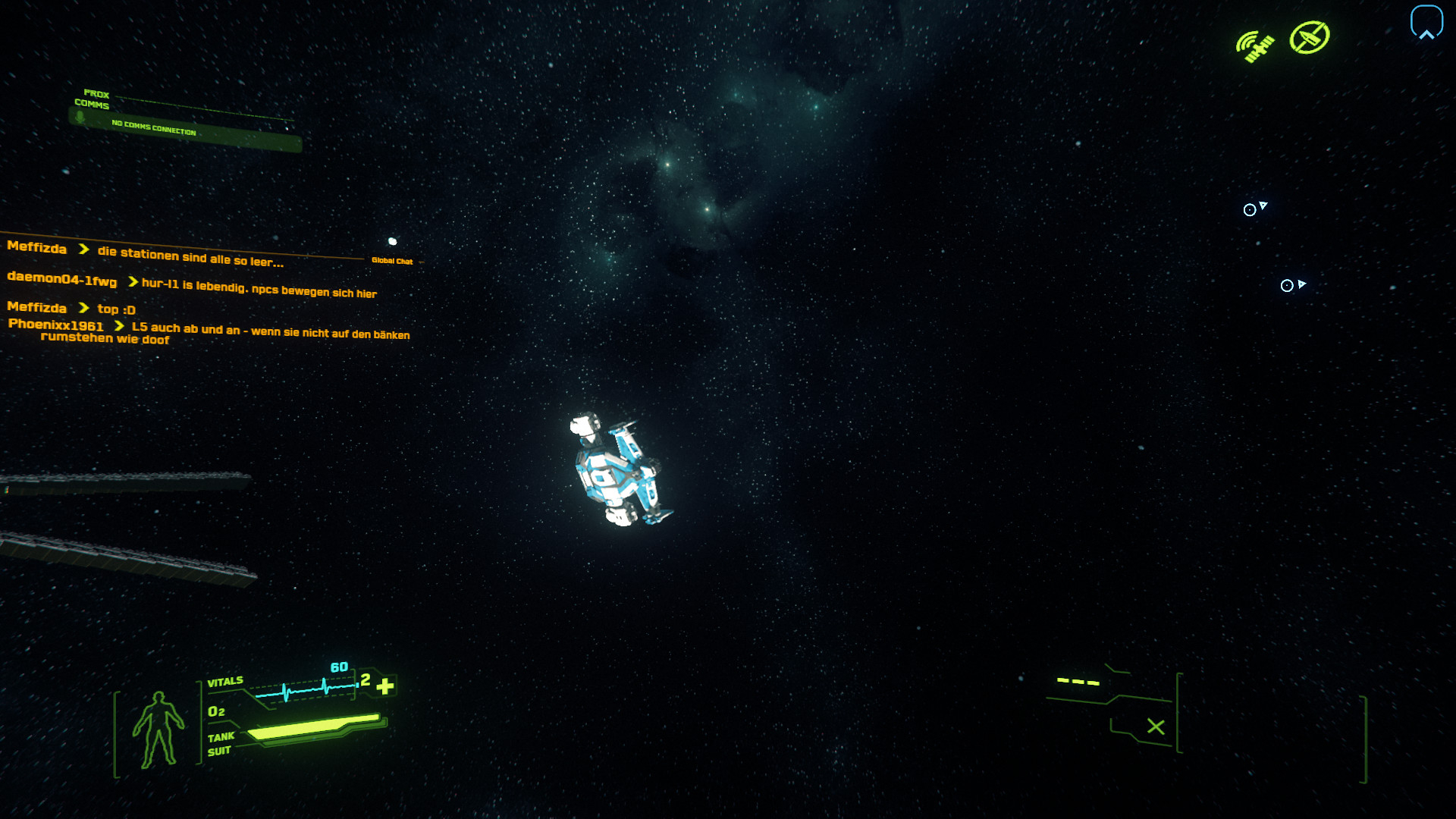Open the blue chevron overlay badge
This screenshot has width=1456, height=819.
[1426, 23]
